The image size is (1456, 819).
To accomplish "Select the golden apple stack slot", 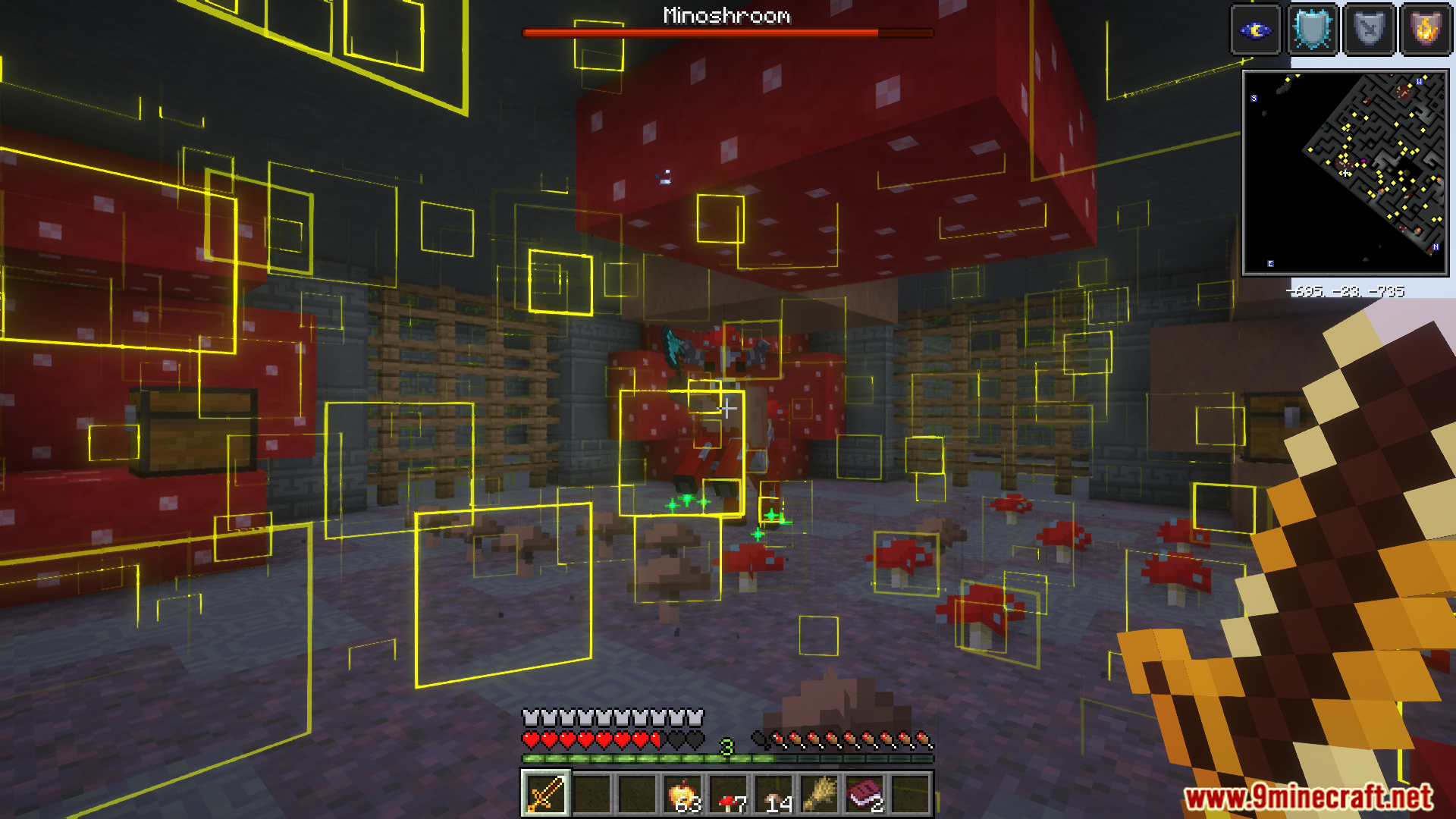I will tap(682, 794).
